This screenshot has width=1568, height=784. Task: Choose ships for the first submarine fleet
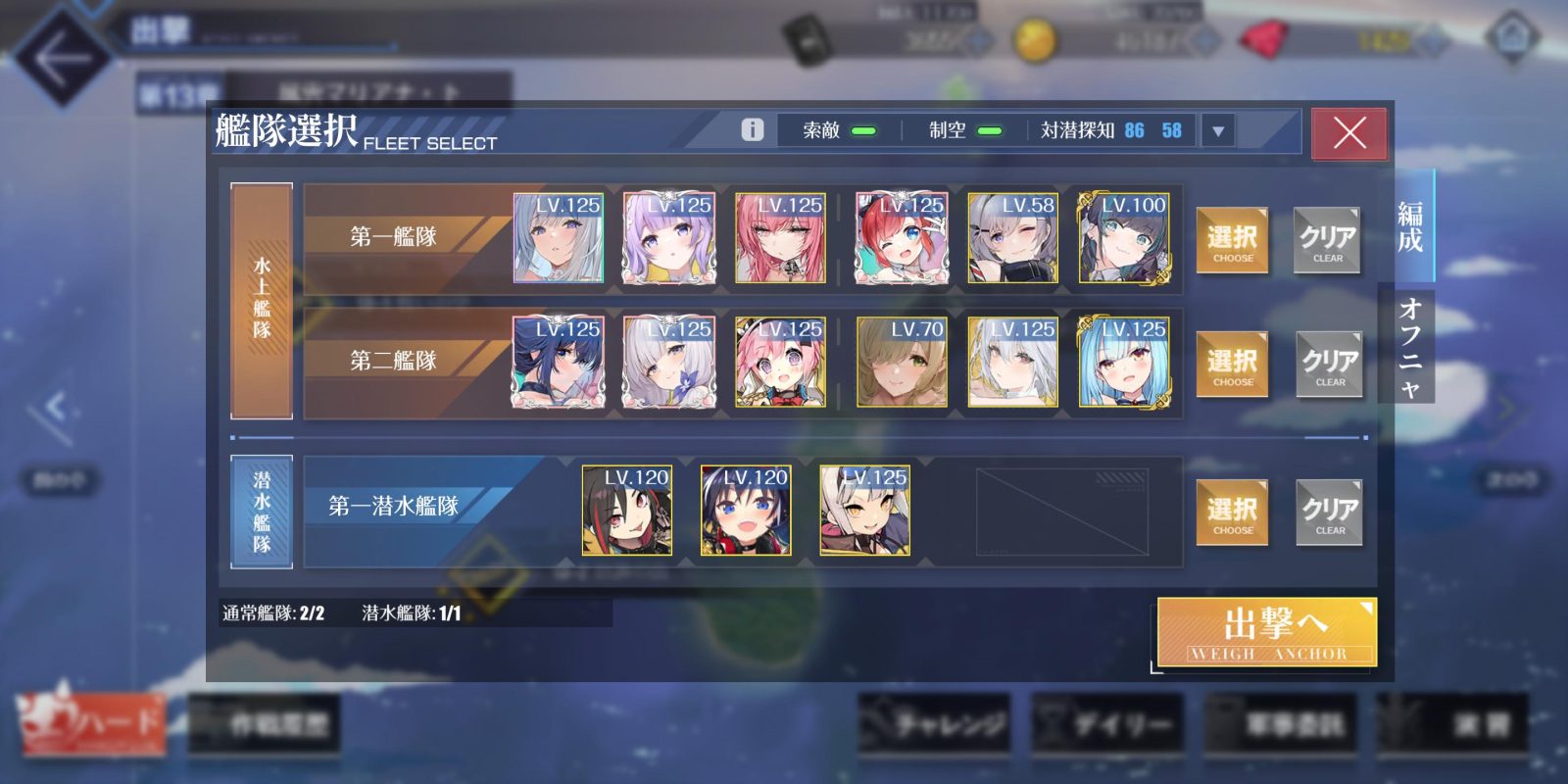coord(1232,513)
